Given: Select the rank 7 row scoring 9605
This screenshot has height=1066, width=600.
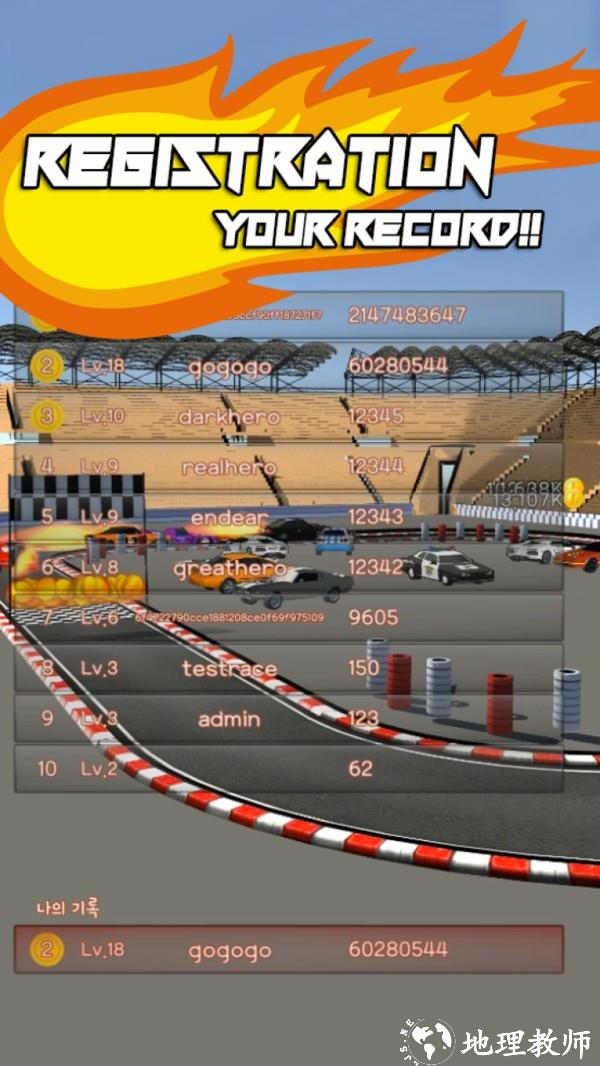Looking at the screenshot, I should 288,618.
